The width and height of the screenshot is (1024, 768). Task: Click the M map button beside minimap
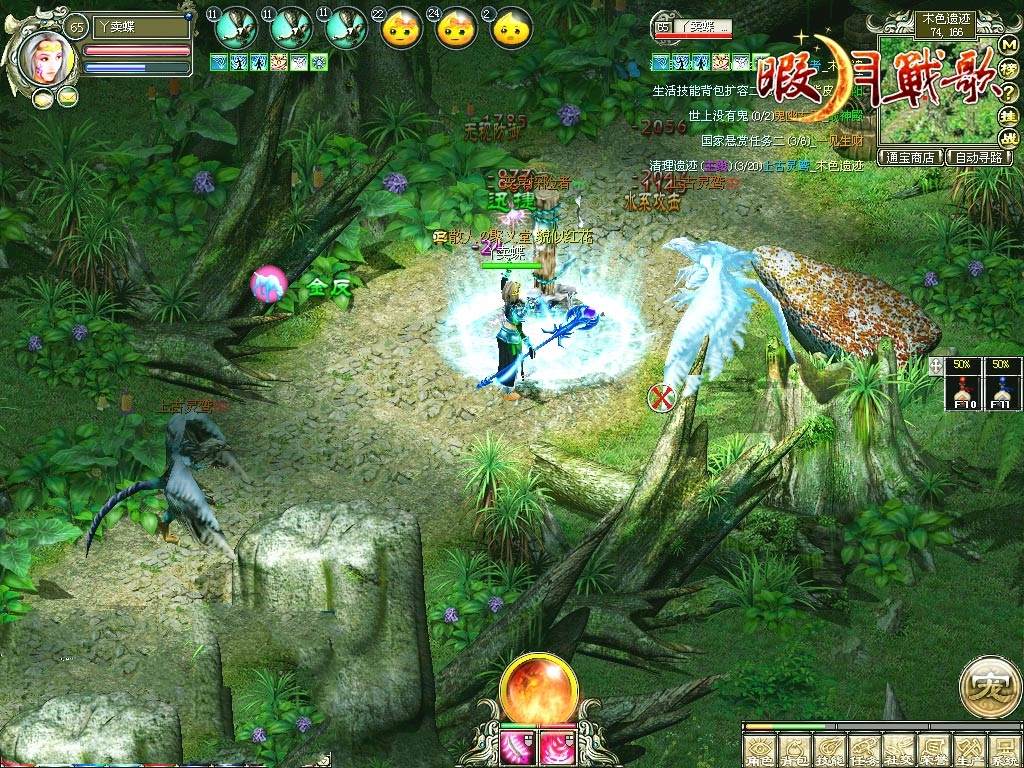pos(1009,45)
